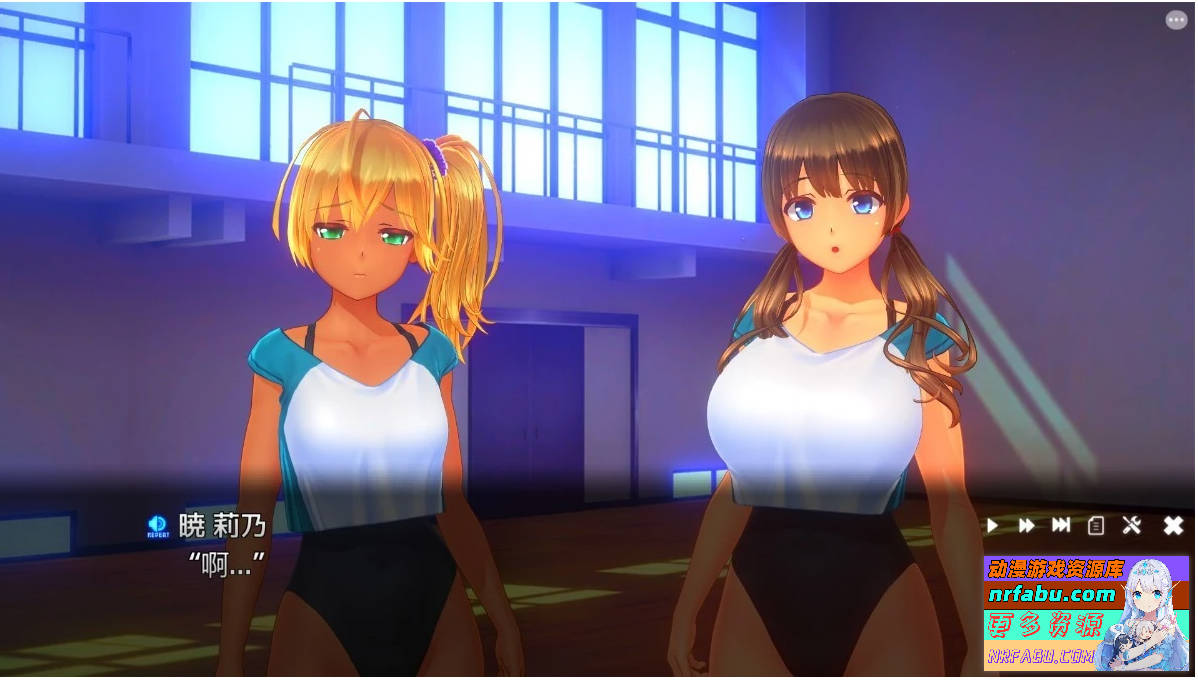Start auto-play with the single triangle button
The height and width of the screenshot is (680, 1198).
[x=993, y=525]
